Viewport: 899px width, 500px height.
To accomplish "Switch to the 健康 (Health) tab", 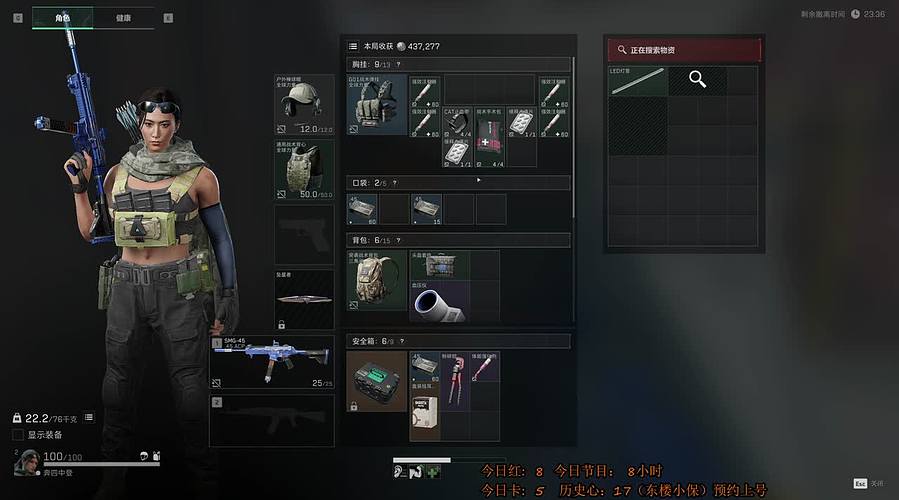I will [123, 18].
